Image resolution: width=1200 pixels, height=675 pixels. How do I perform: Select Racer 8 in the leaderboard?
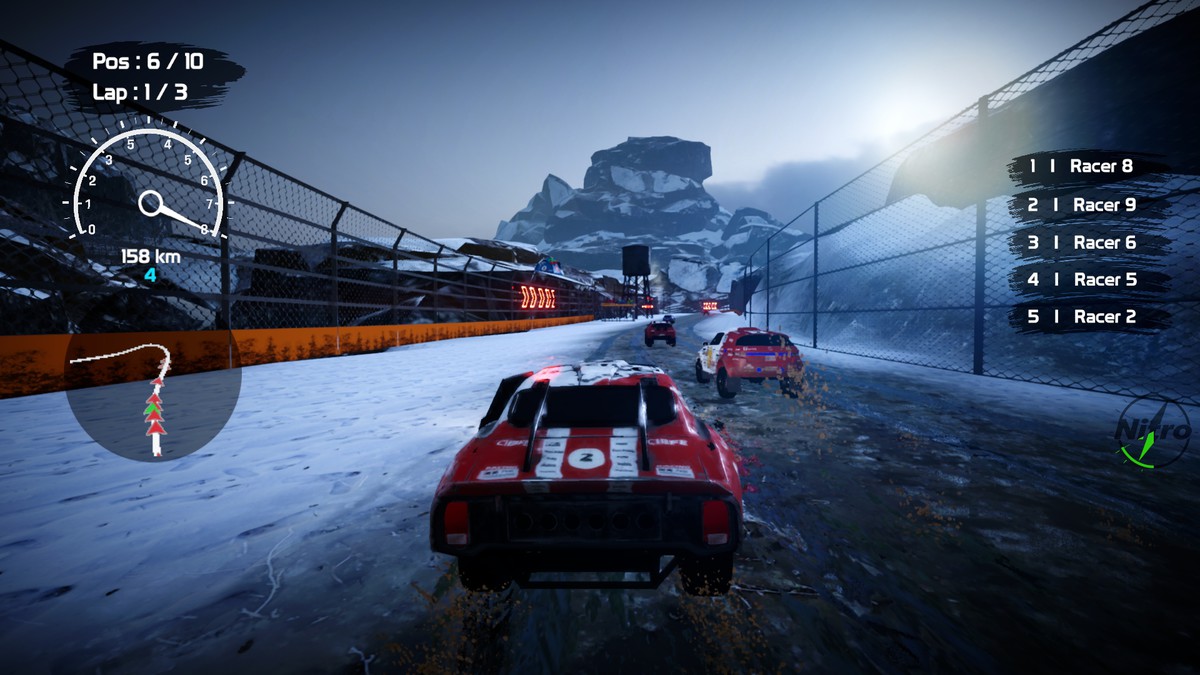1088,167
